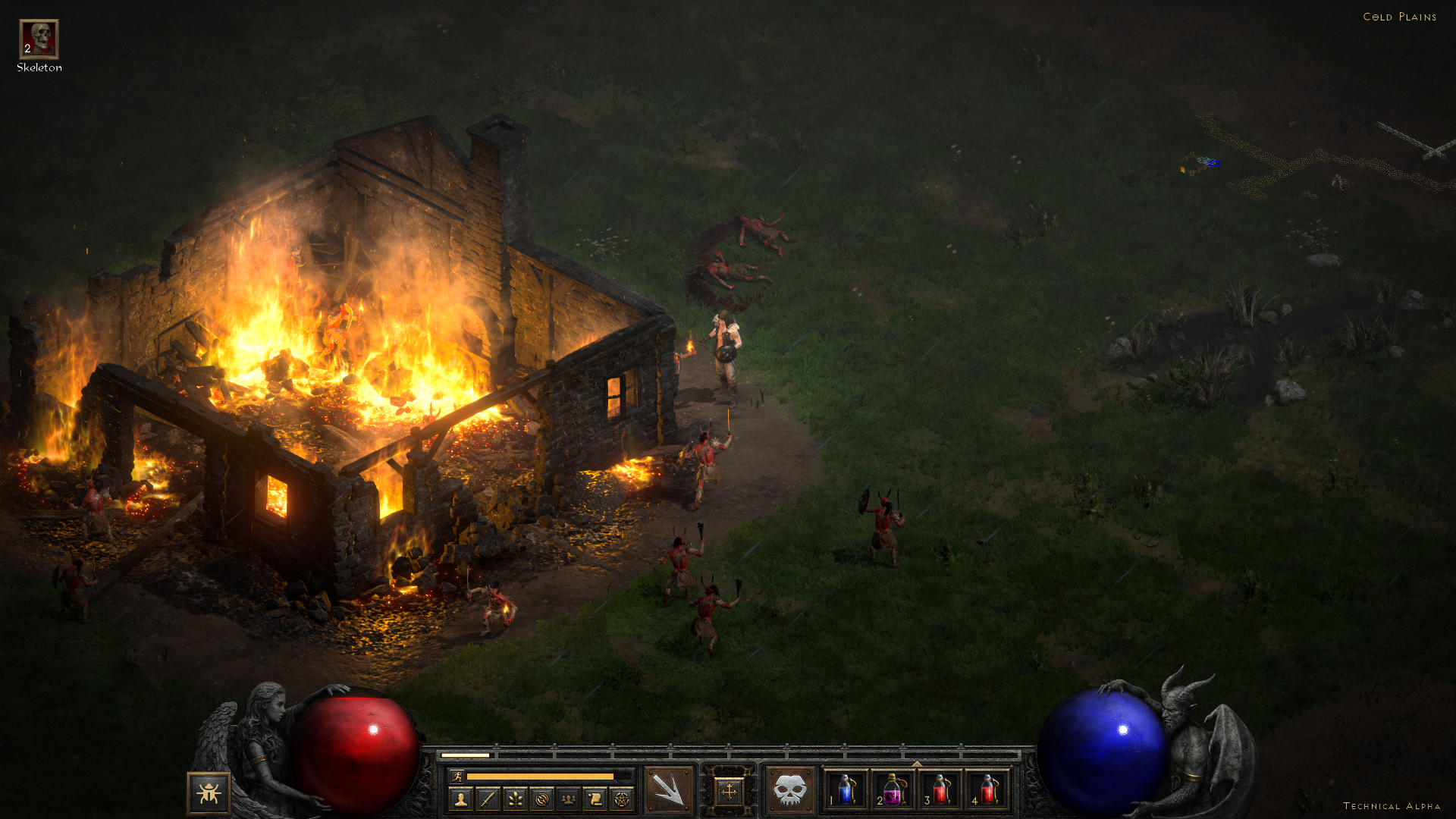
Task: Toggle the run/walk icon
Action: pyautogui.click(x=457, y=776)
